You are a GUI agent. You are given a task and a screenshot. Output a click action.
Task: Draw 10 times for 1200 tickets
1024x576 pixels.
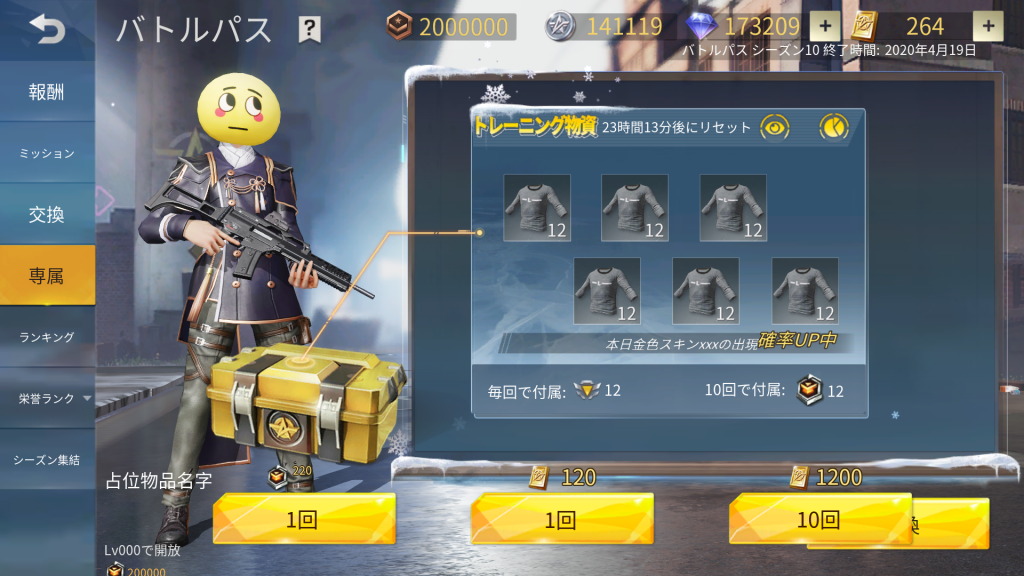(x=820, y=519)
